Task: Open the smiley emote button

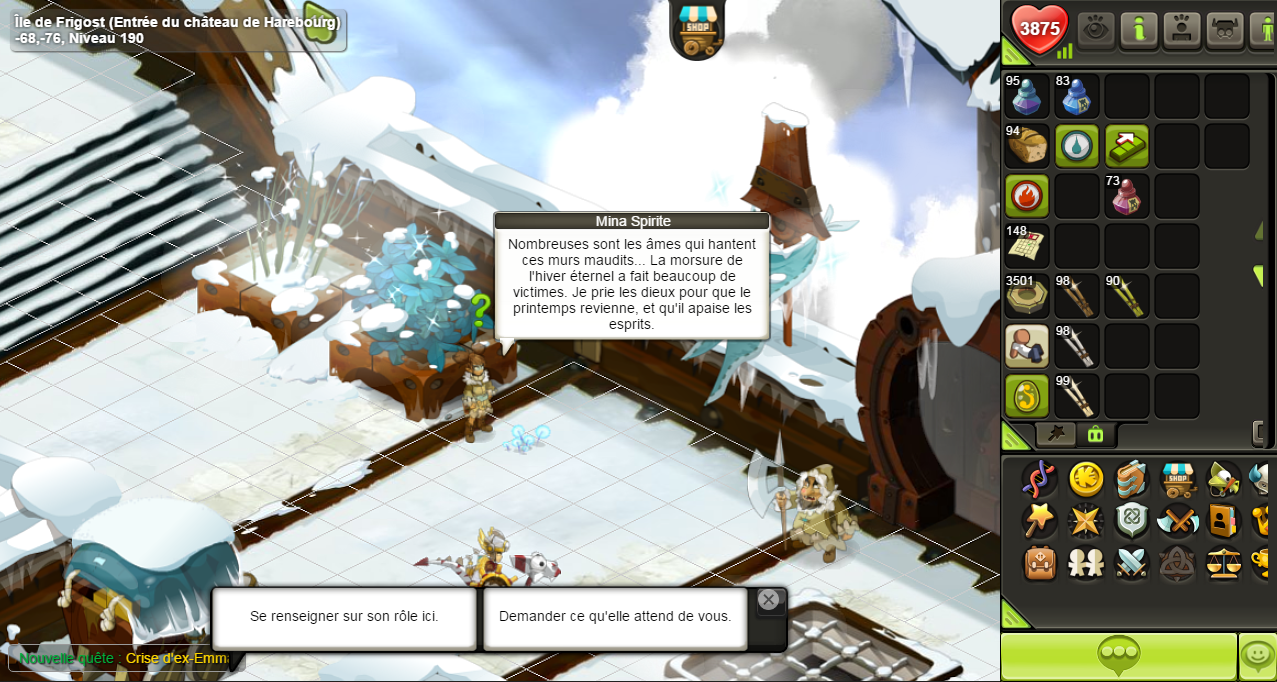Action: pos(1257,656)
